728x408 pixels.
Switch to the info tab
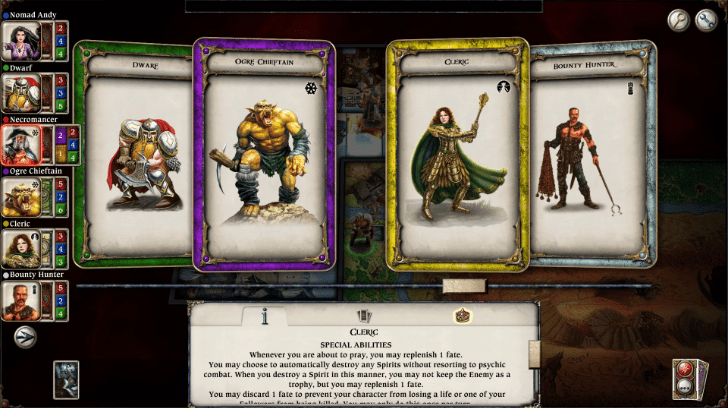264,315
